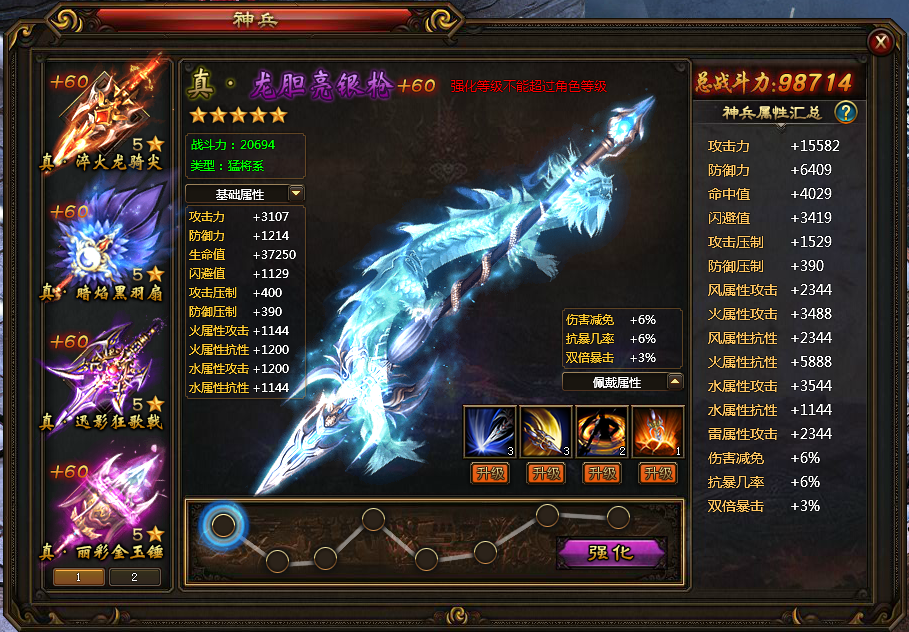
Task: Open the help question mark icon
Action: (846, 112)
